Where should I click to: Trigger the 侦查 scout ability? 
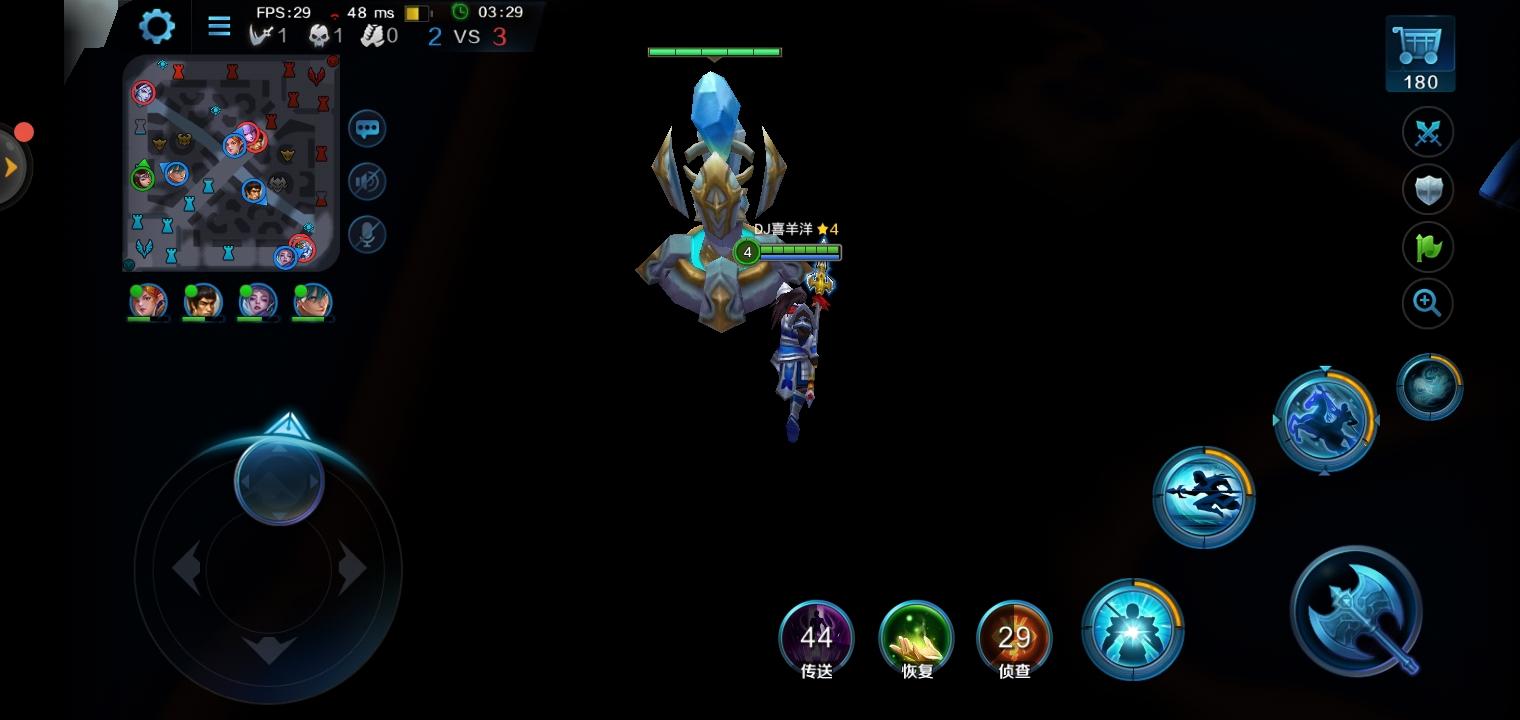(x=1013, y=637)
